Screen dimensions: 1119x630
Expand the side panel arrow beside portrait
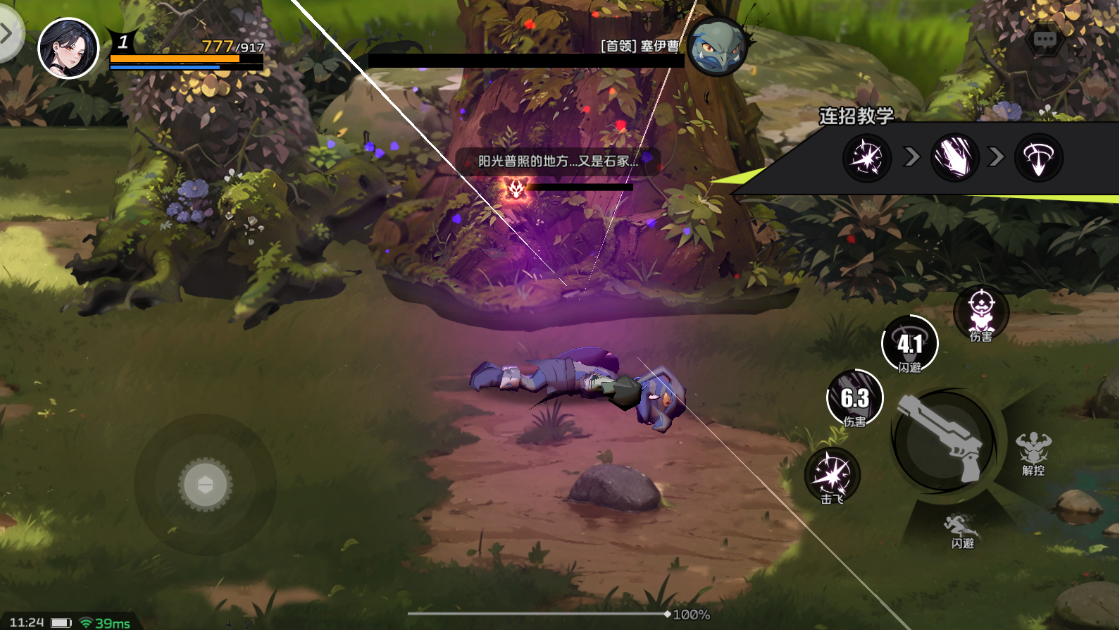(8, 33)
